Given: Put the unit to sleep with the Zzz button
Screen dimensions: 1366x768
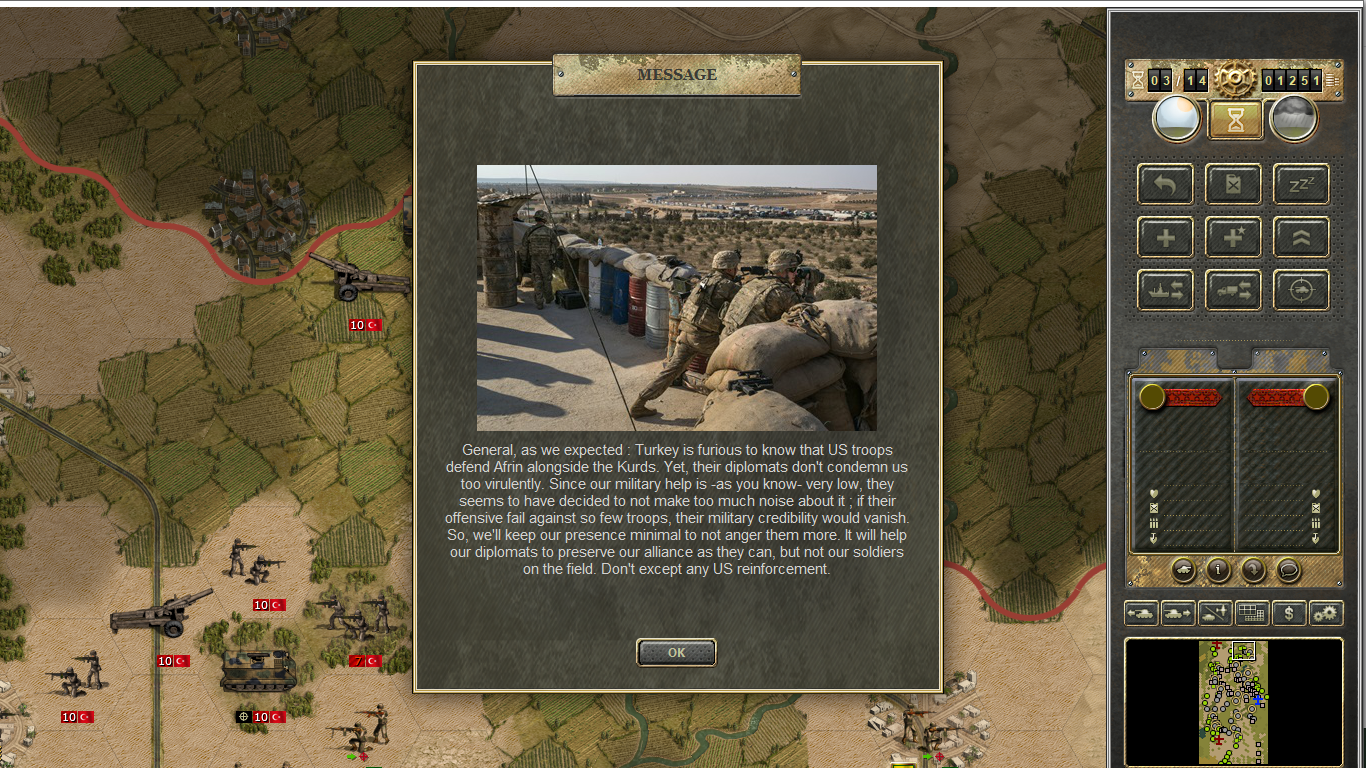Looking at the screenshot, I should point(1301,184).
